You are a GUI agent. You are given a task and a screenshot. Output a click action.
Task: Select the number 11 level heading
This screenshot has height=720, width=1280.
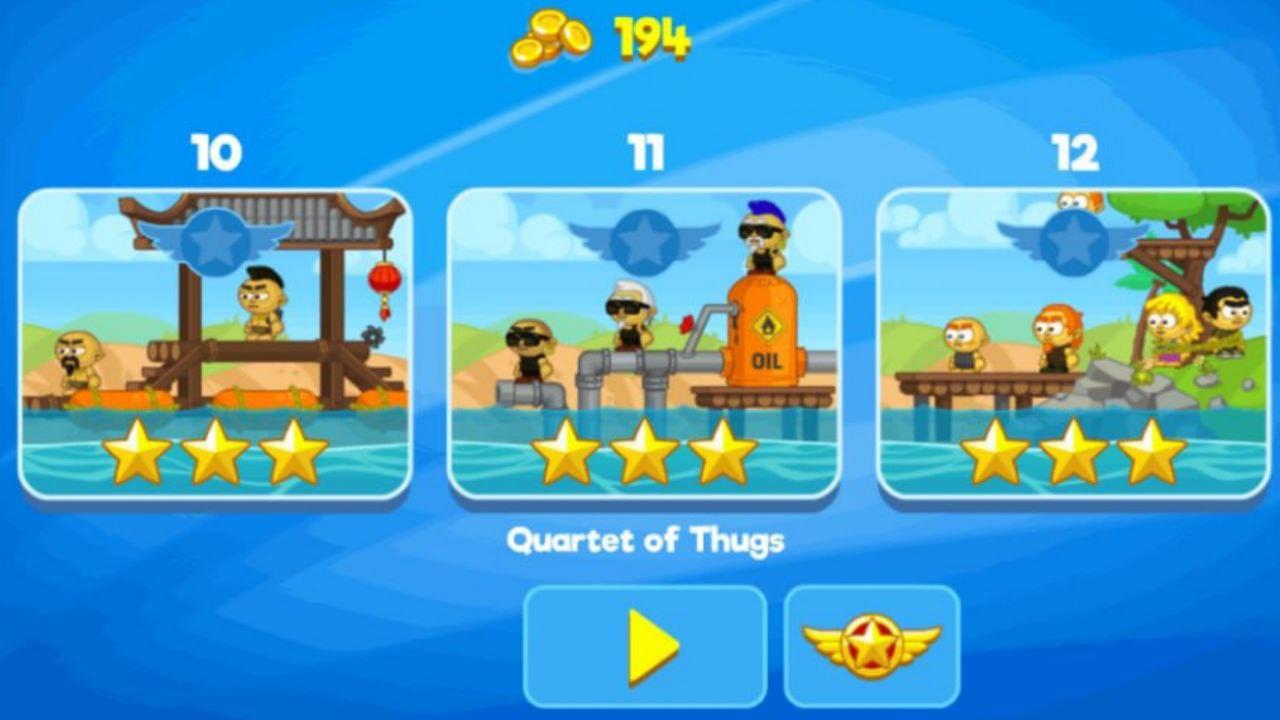point(644,151)
